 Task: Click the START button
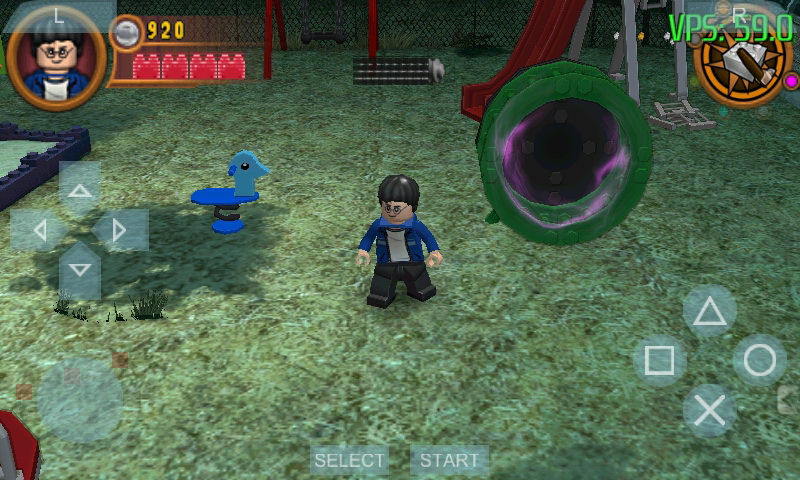pos(449,460)
